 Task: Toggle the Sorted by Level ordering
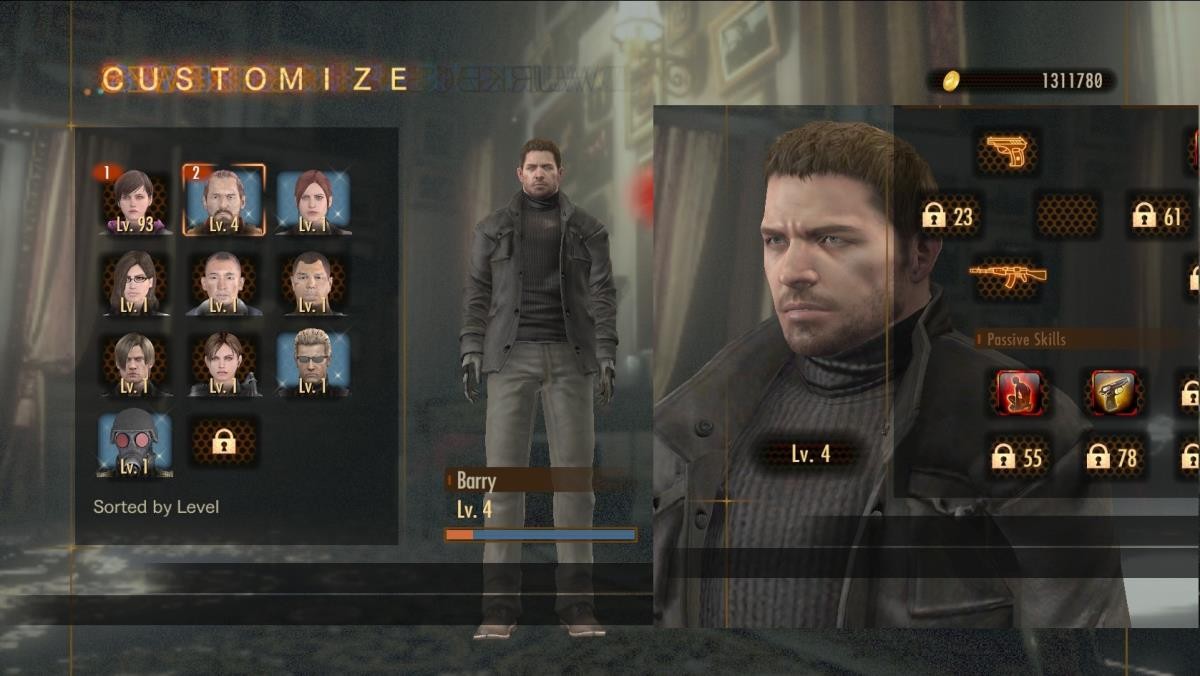tap(156, 507)
